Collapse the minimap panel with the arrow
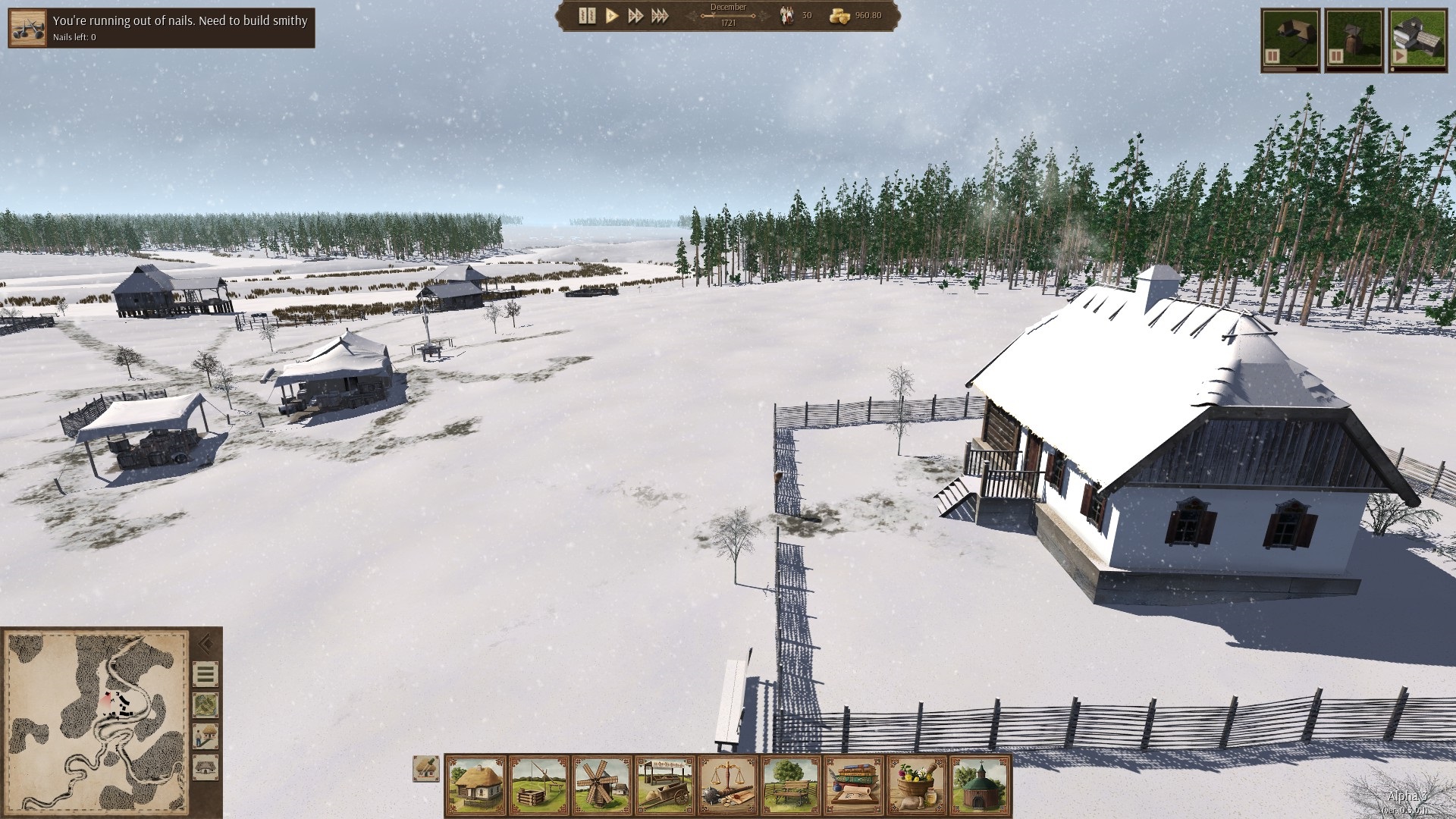This screenshot has height=819, width=1456. coord(205,645)
